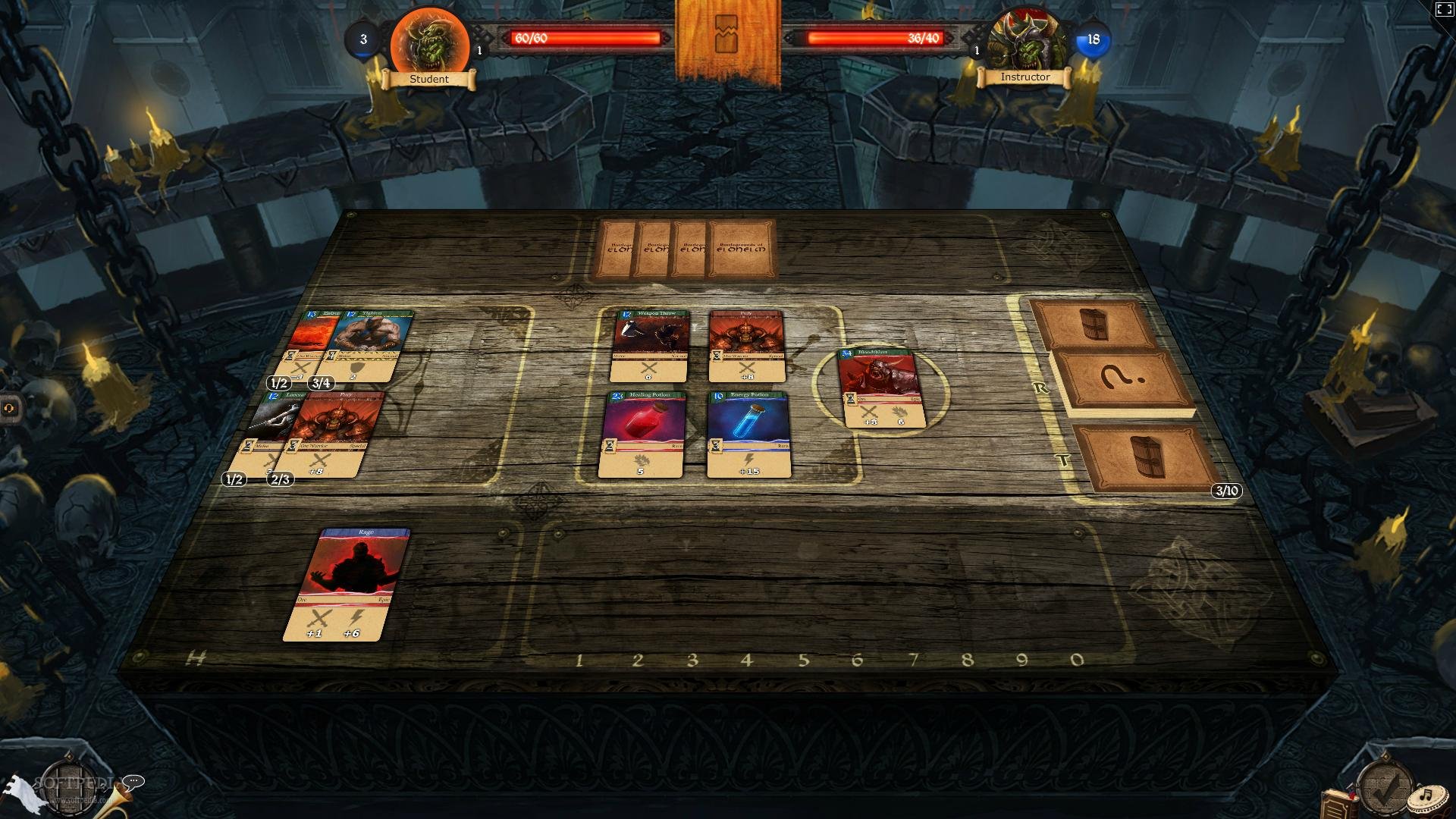Click the Instructor opponent portrait
Image resolution: width=1456 pixels, height=819 pixels.
(x=1026, y=42)
